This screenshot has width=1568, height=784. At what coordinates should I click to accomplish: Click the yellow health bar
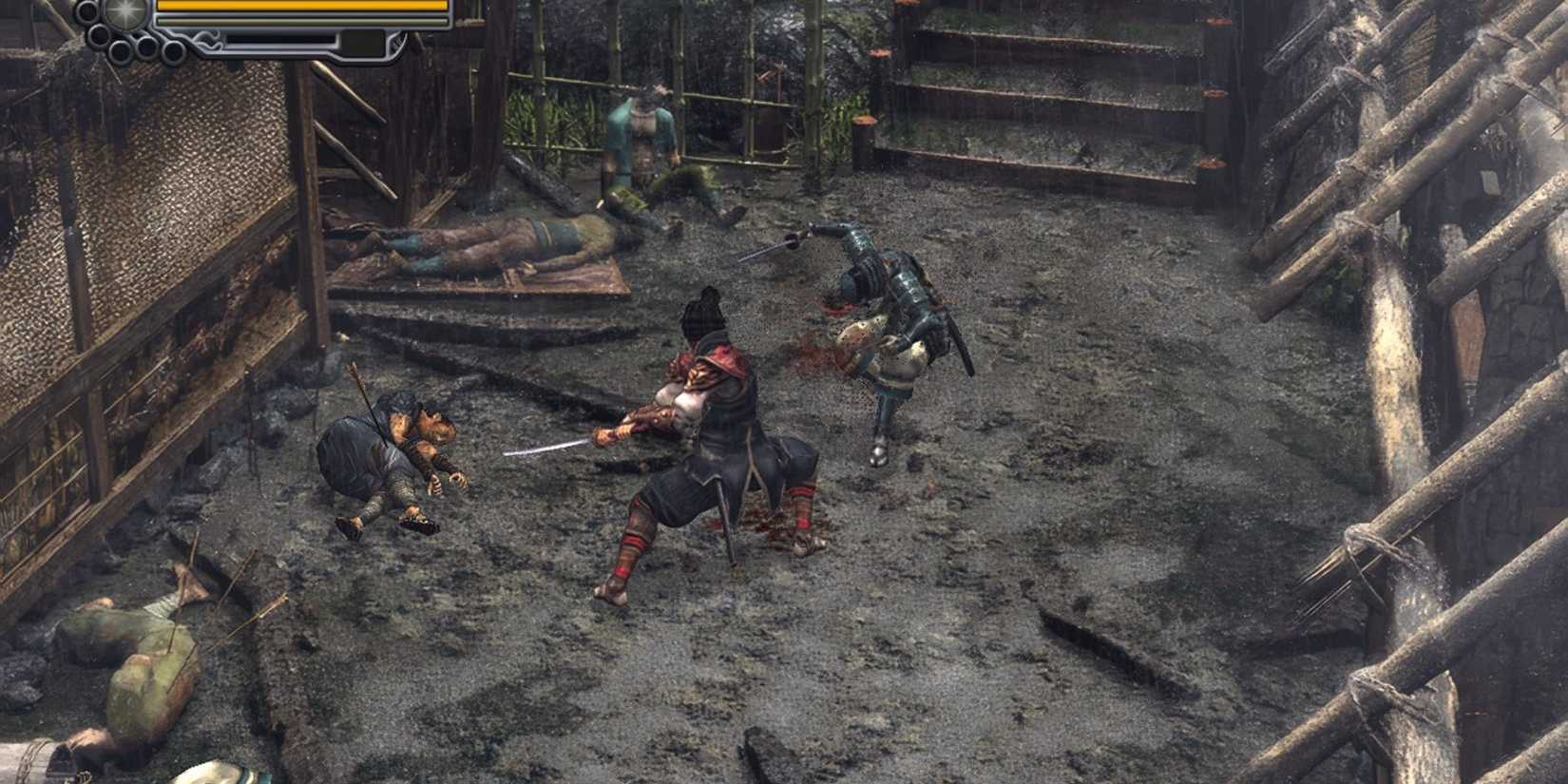pyautogui.click(x=304, y=8)
